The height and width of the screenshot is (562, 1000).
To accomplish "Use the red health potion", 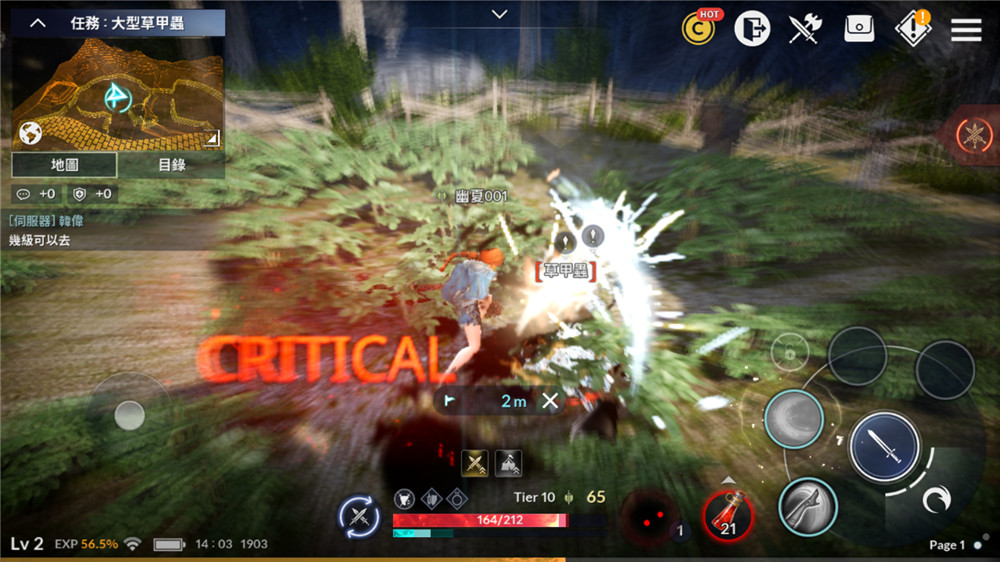I will pos(727,515).
